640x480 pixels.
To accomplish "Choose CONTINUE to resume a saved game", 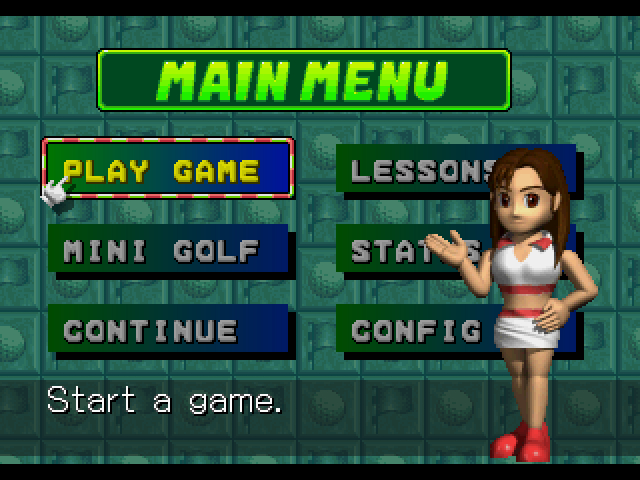I will [165, 330].
